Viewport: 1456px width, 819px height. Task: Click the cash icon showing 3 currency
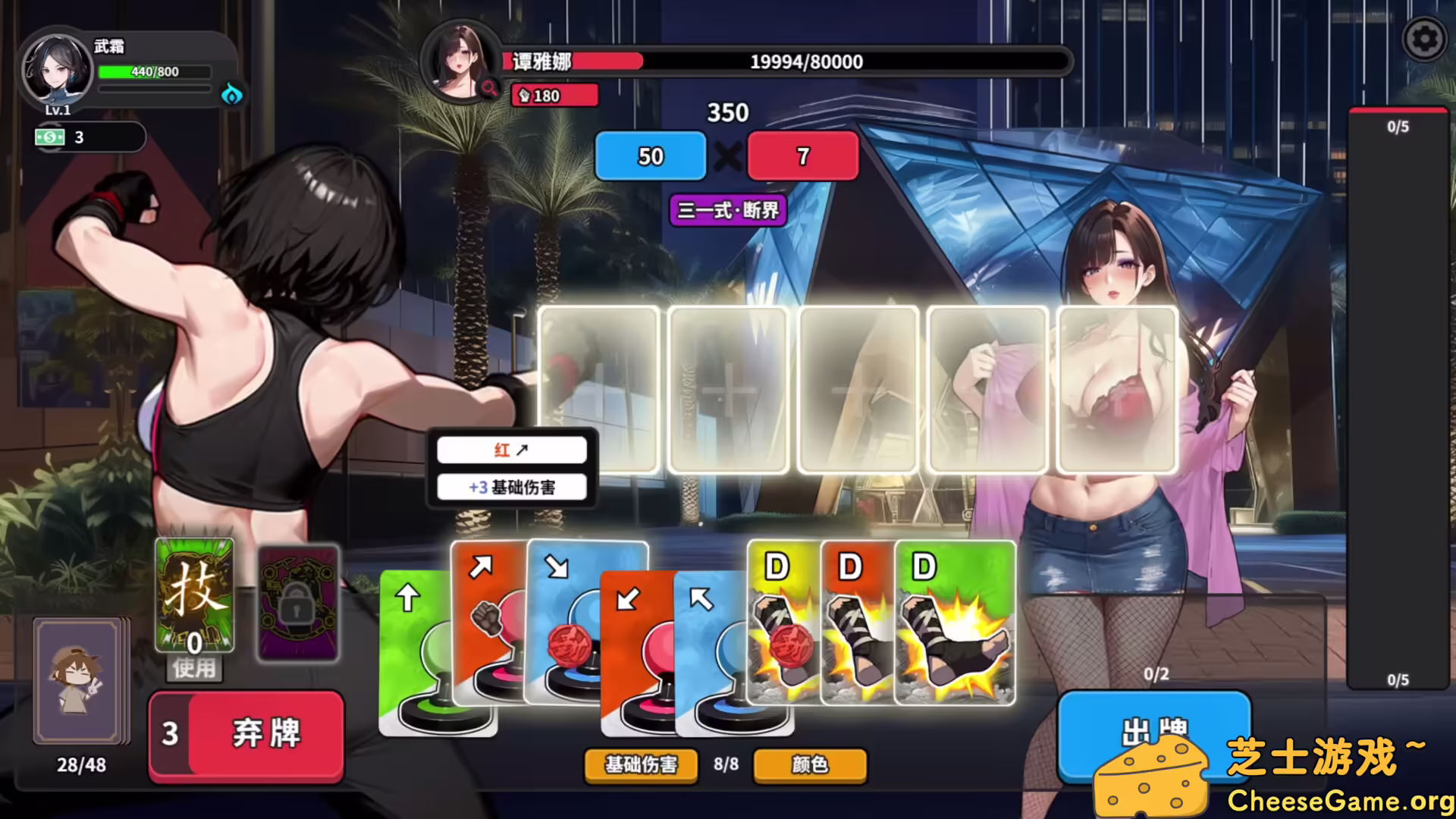(49, 137)
